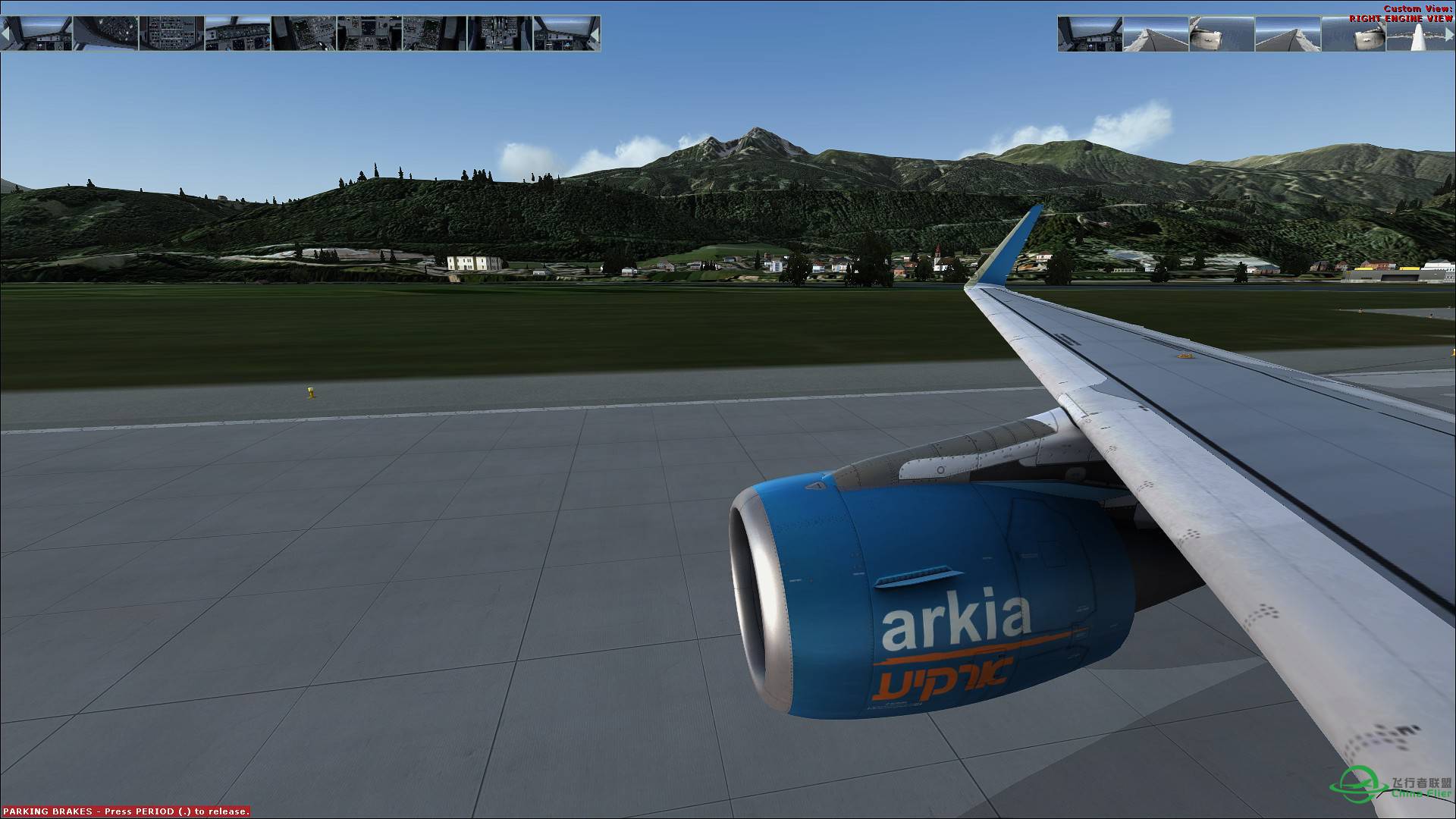The height and width of the screenshot is (819, 1456).
Task: Click the left scroll arrow on the cockpit panel bar
Action: [x=5, y=34]
